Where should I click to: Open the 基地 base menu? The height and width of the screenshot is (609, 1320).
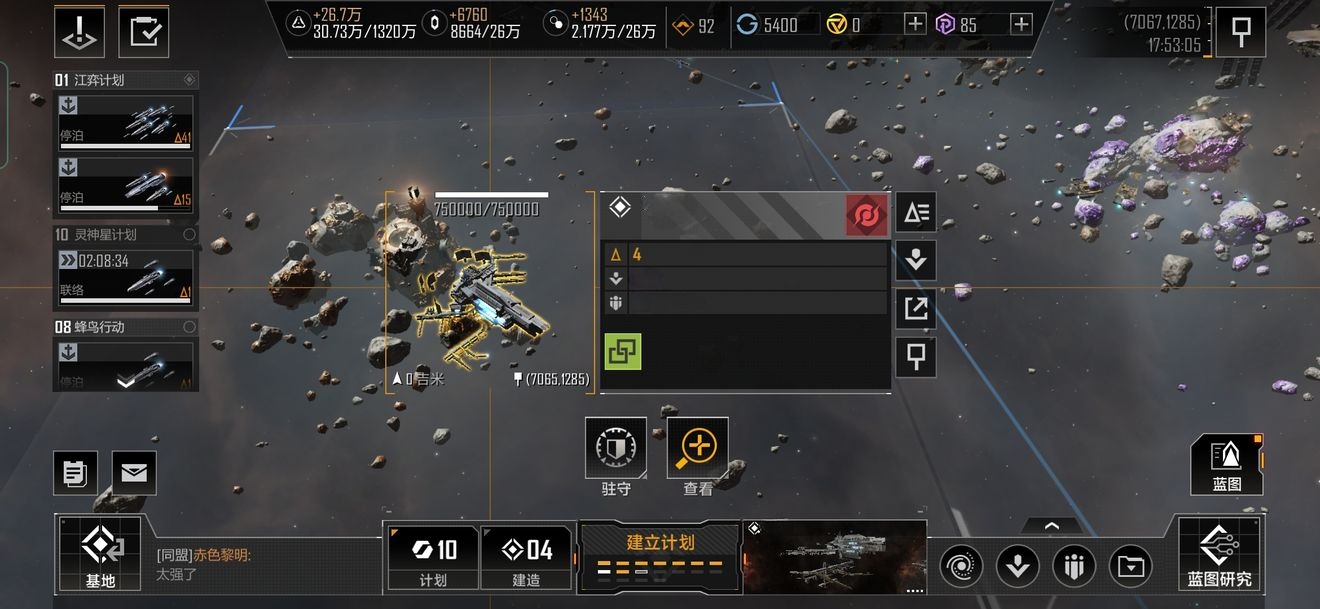(x=100, y=553)
